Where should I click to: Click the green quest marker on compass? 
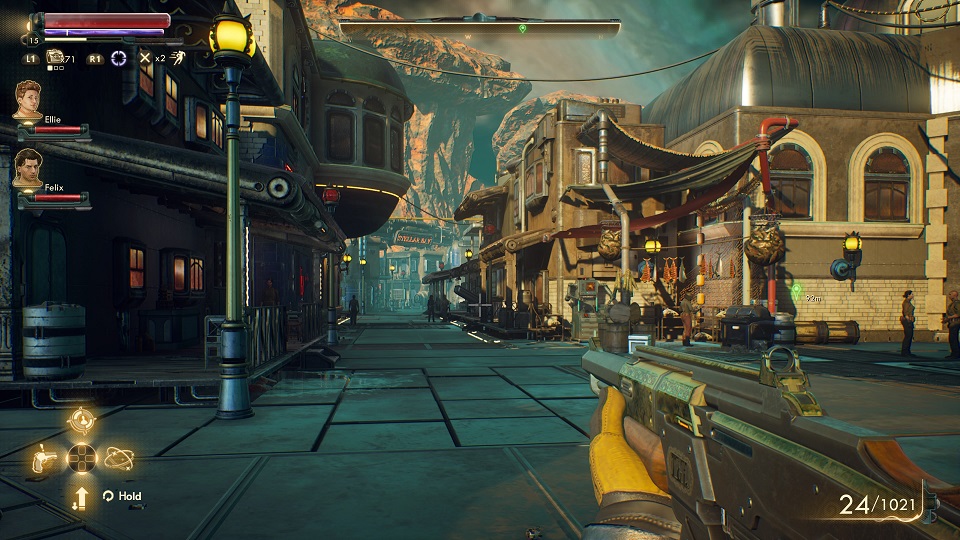click(x=522, y=28)
